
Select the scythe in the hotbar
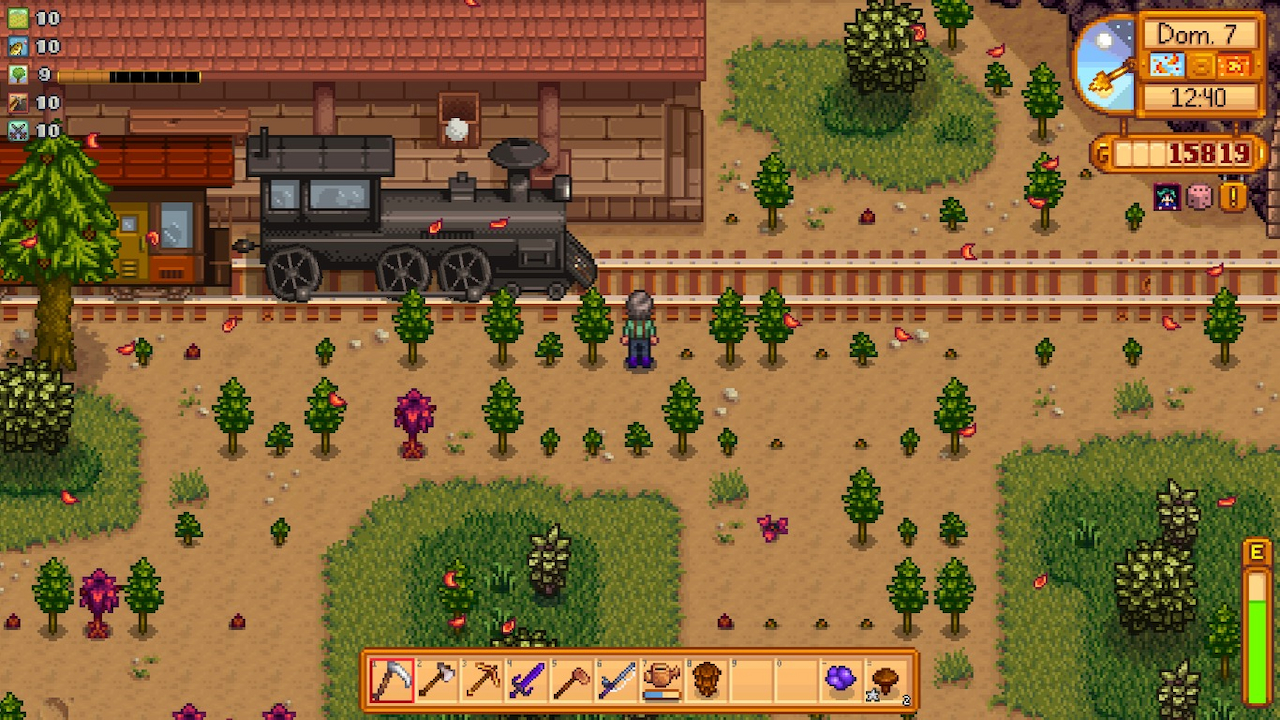click(392, 680)
